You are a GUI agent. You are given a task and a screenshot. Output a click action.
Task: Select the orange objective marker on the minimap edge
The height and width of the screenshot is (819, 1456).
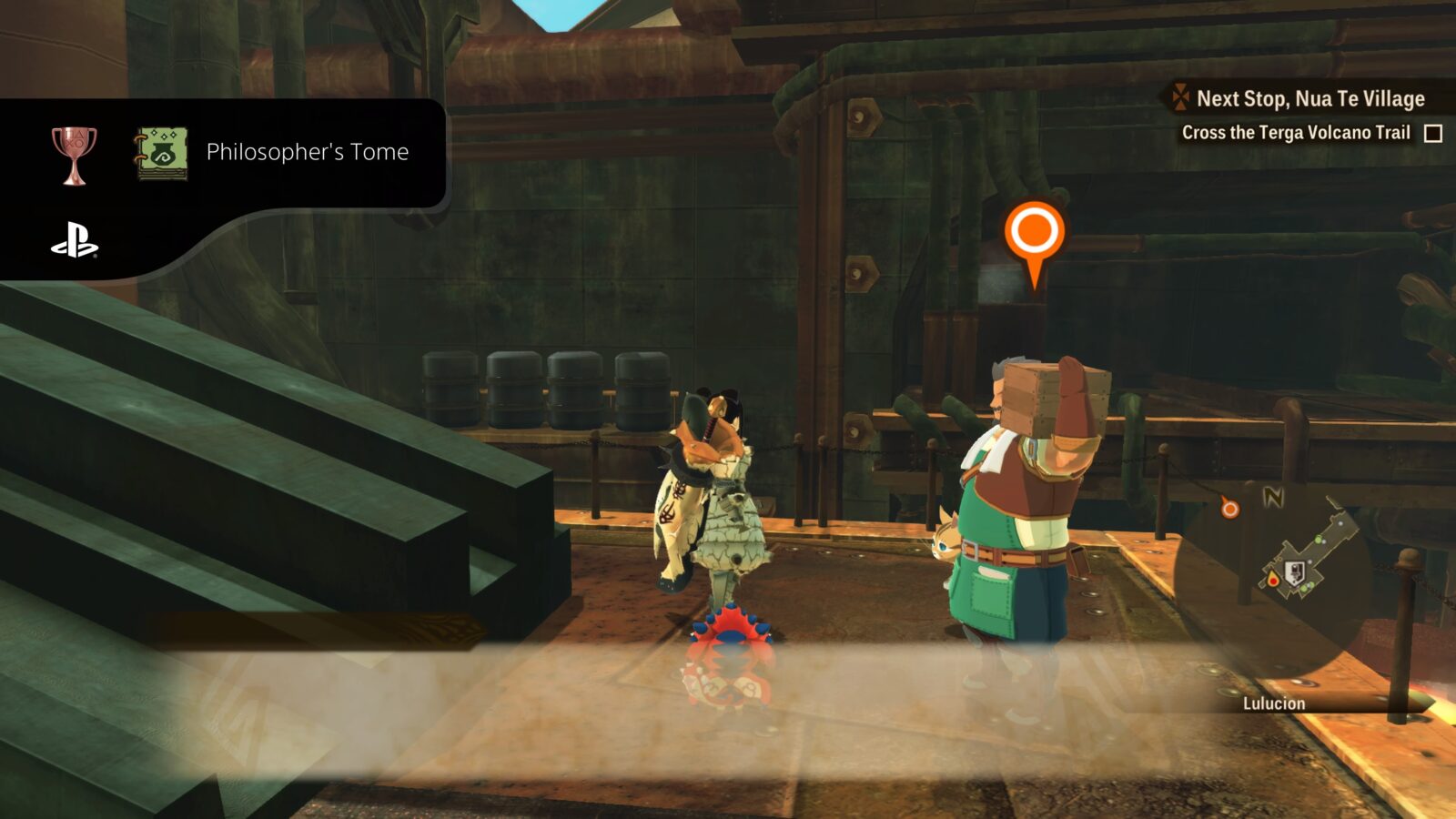[1229, 509]
